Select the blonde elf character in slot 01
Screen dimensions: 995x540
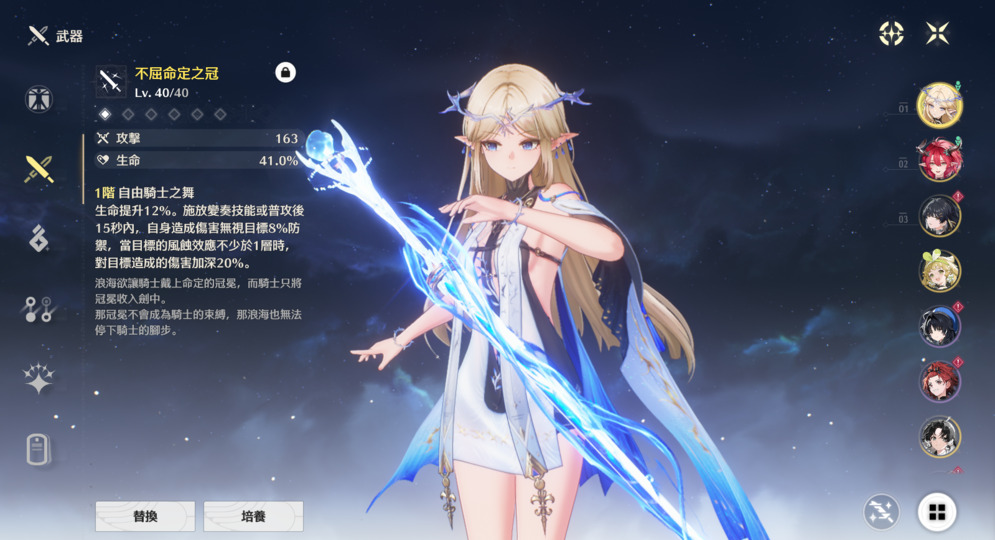(939, 106)
